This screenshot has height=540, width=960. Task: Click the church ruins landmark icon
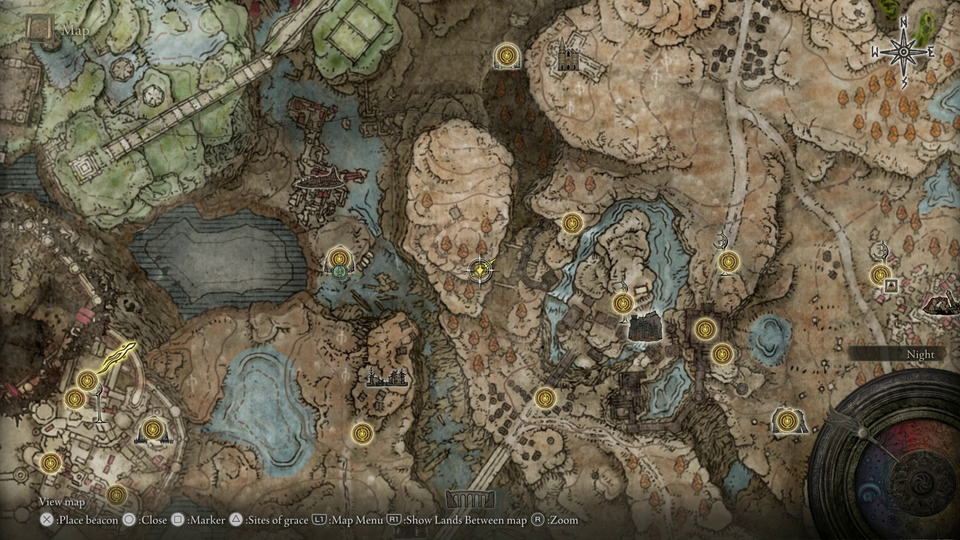pos(568,56)
